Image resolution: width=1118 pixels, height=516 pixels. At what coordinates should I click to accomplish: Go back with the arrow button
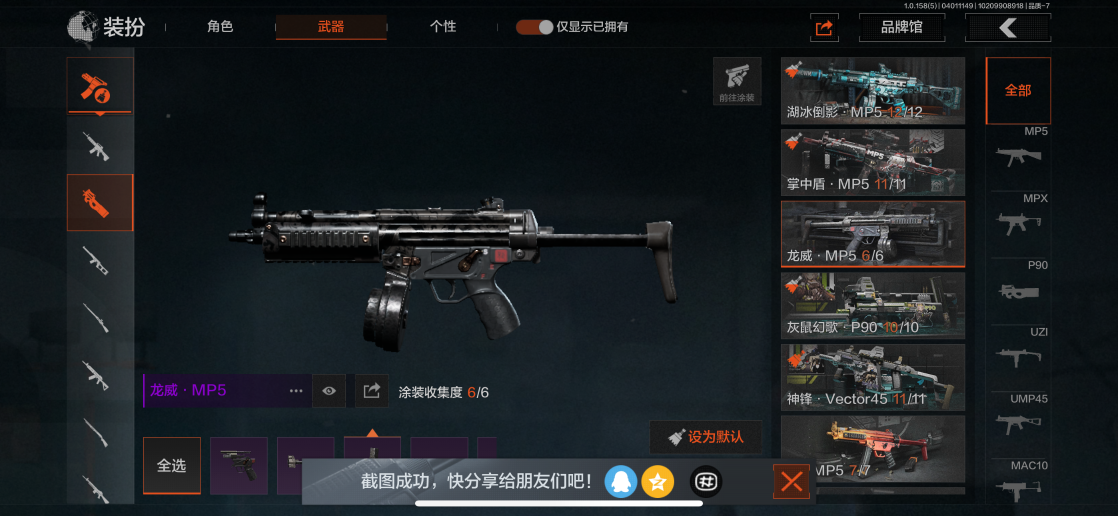coord(1007,28)
